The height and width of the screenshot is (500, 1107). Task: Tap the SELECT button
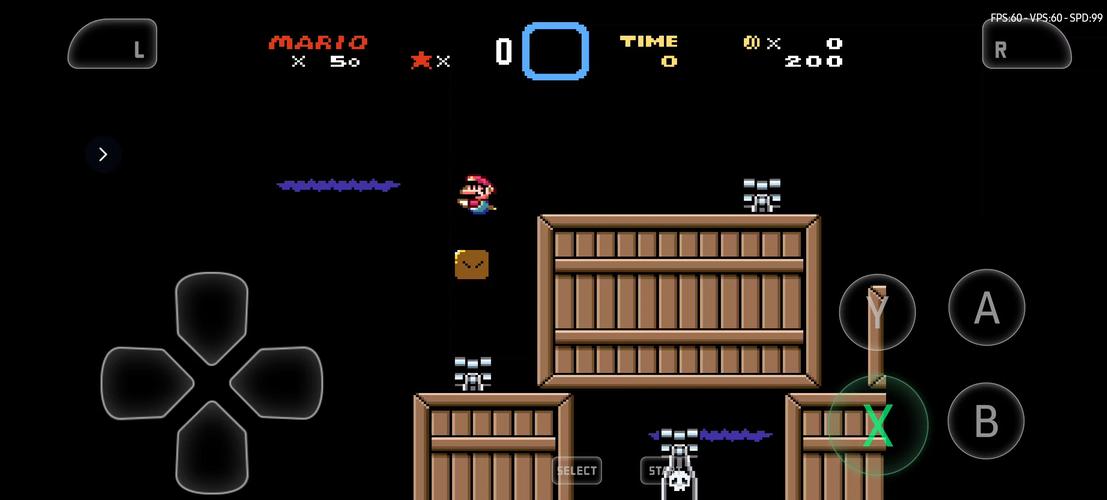[577, 470]
